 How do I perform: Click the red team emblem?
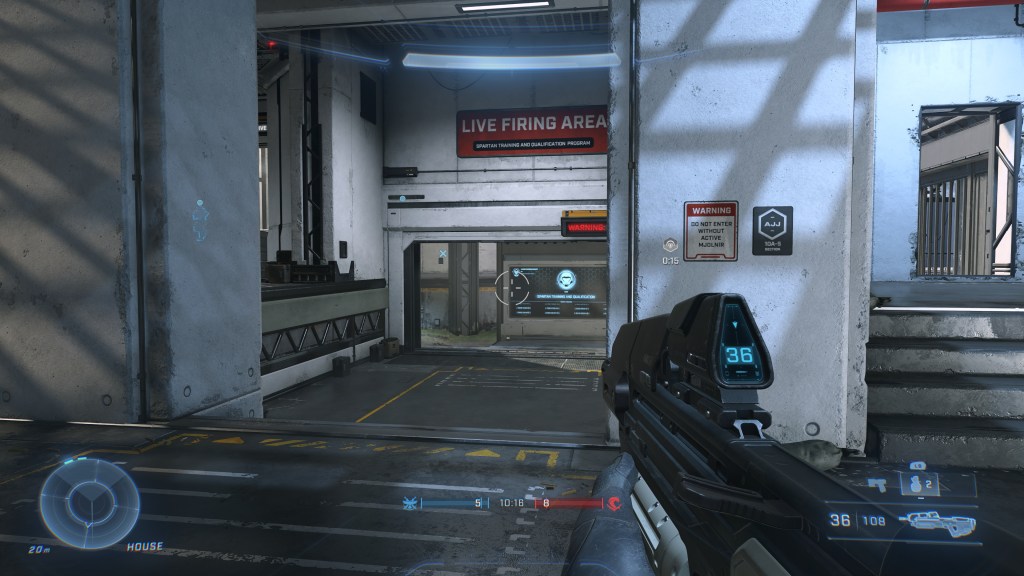[613, 503]
